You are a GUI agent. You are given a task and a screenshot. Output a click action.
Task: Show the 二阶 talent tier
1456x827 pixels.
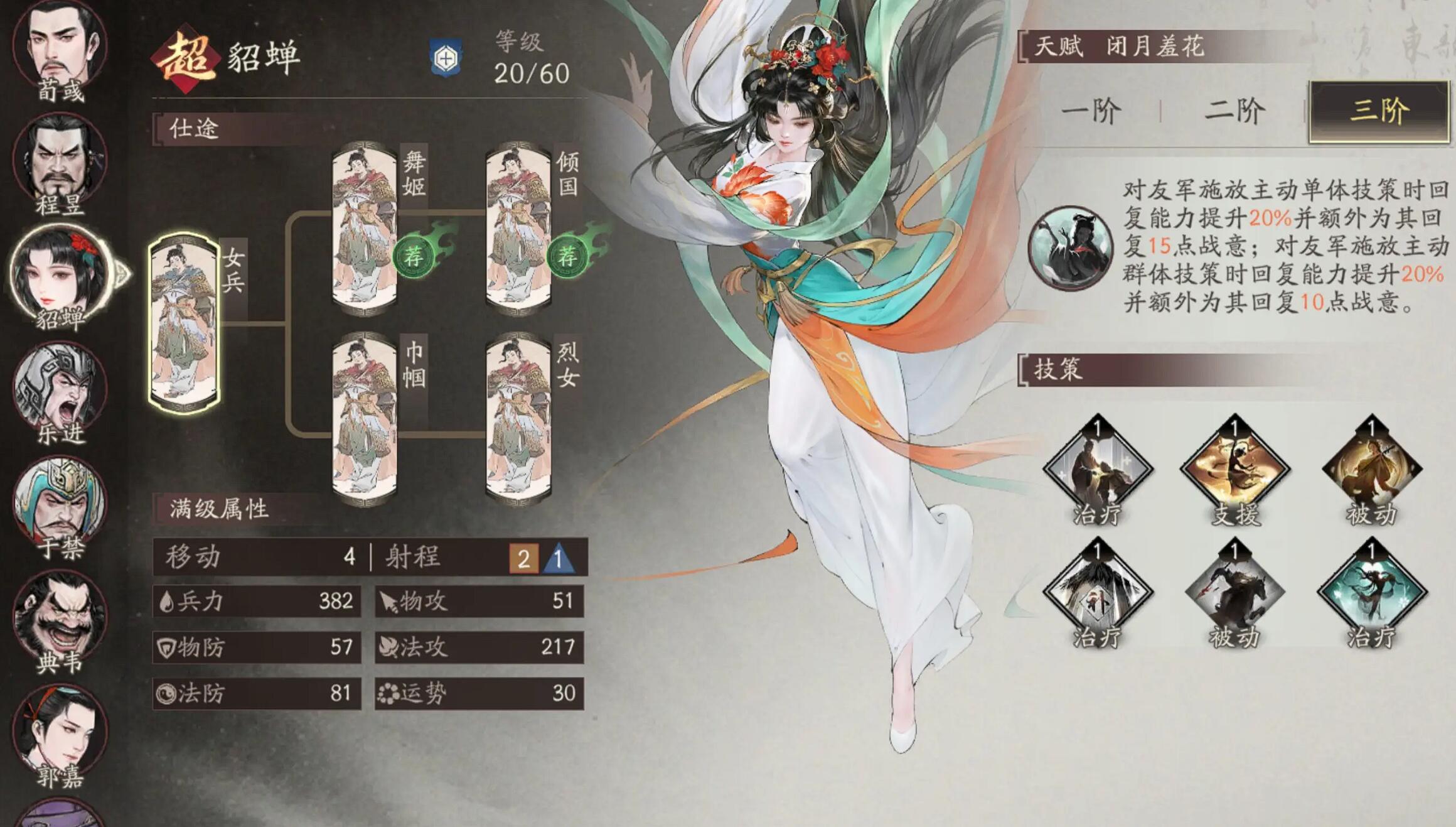[x=1234, y=111]
